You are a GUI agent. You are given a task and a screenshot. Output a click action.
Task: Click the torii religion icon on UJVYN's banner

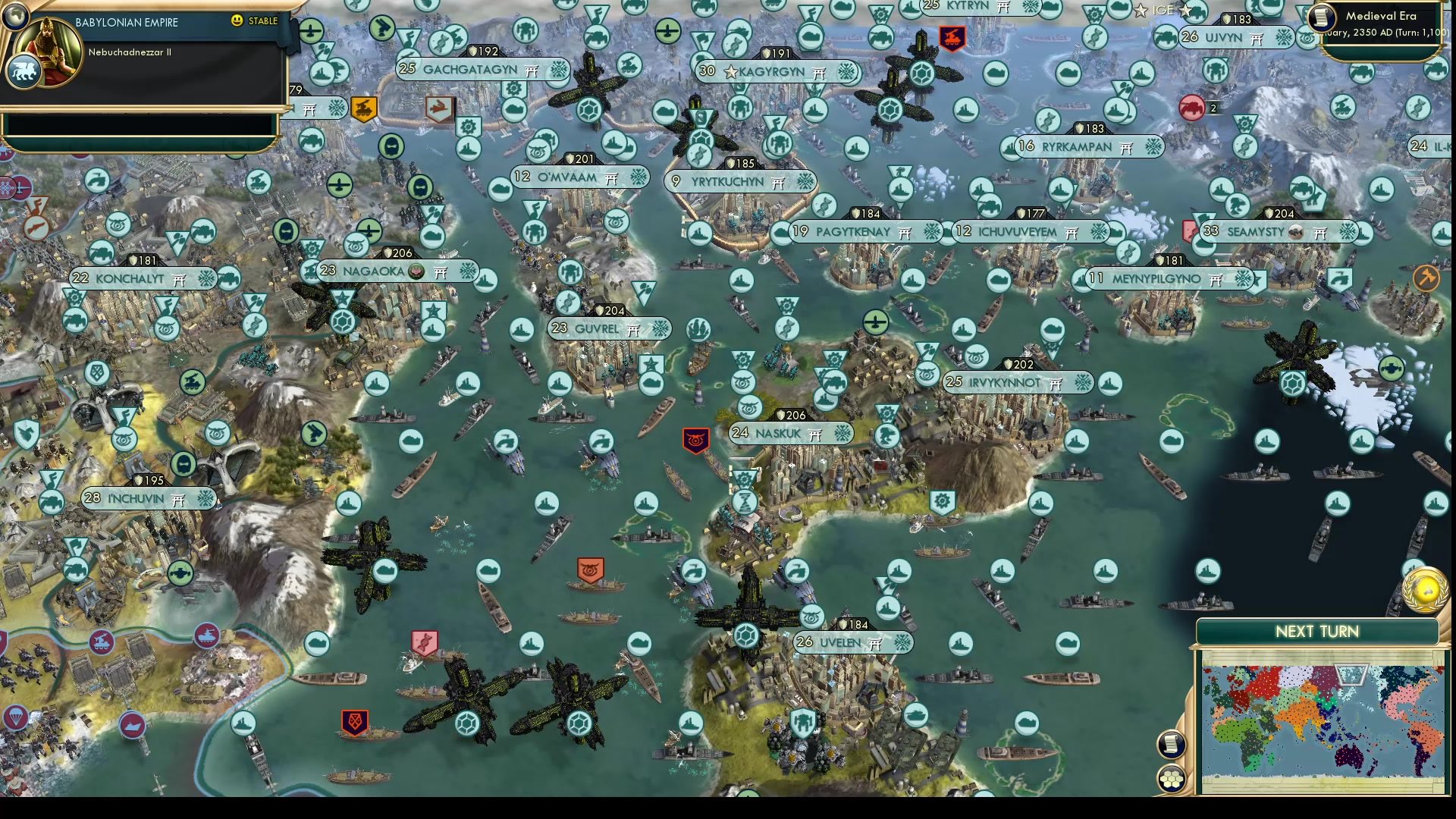tap(1256, 39)
